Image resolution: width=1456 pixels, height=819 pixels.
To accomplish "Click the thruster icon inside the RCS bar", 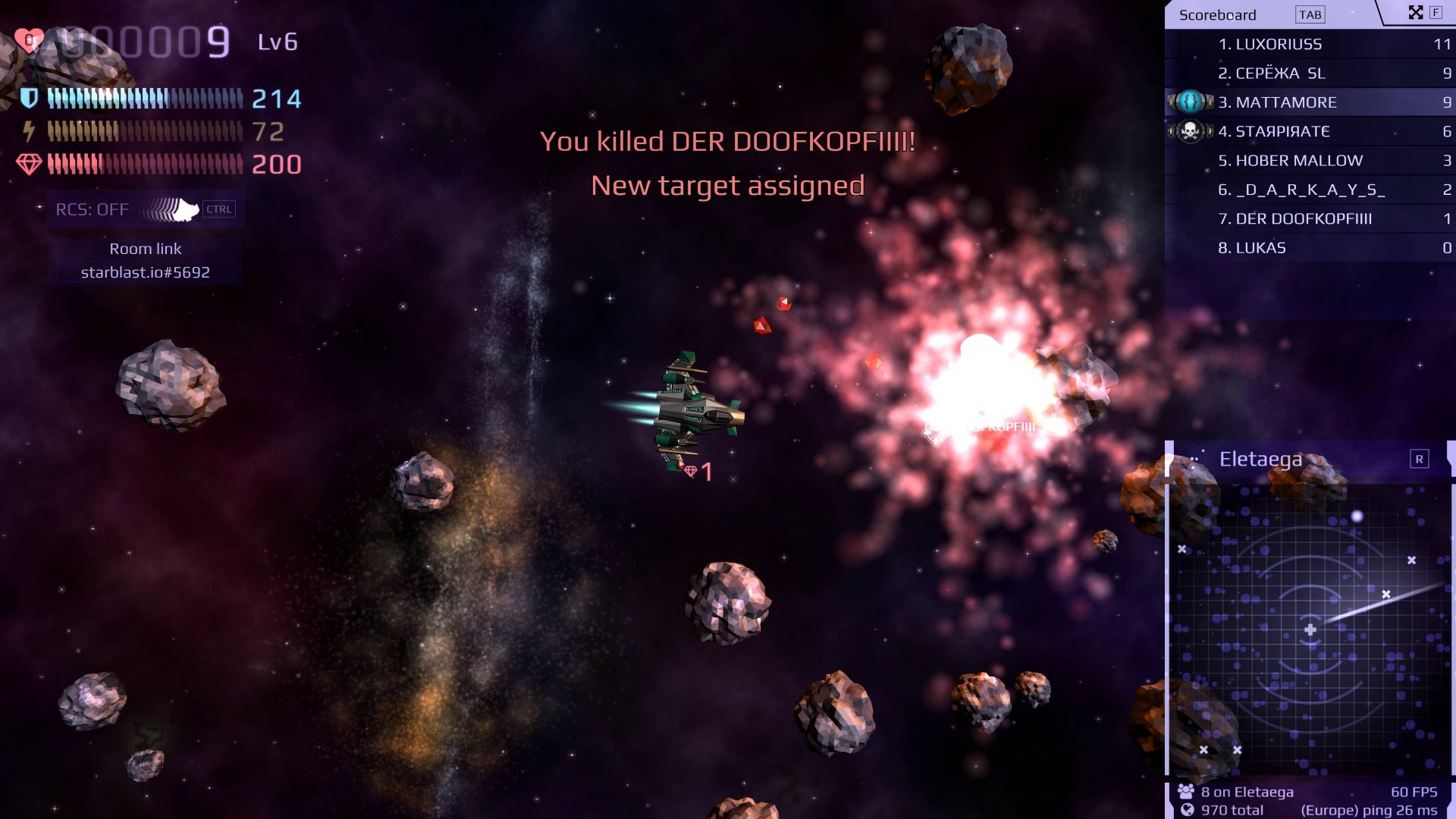I will [x=173, y=209].
